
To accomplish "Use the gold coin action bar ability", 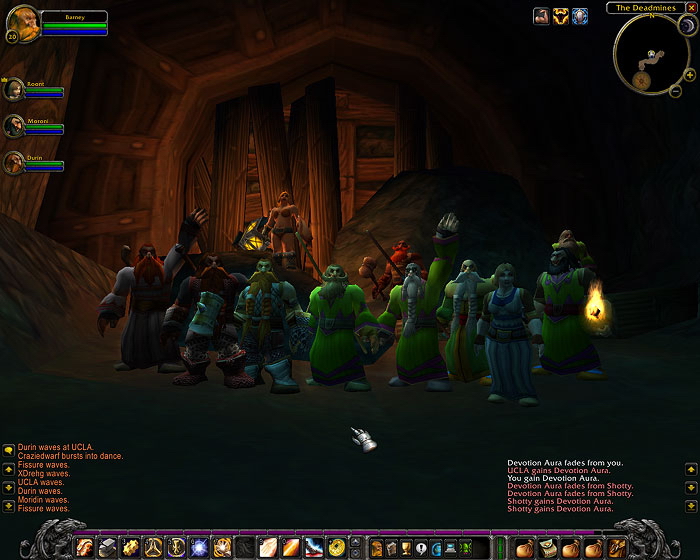I will [x=336, y=547].
